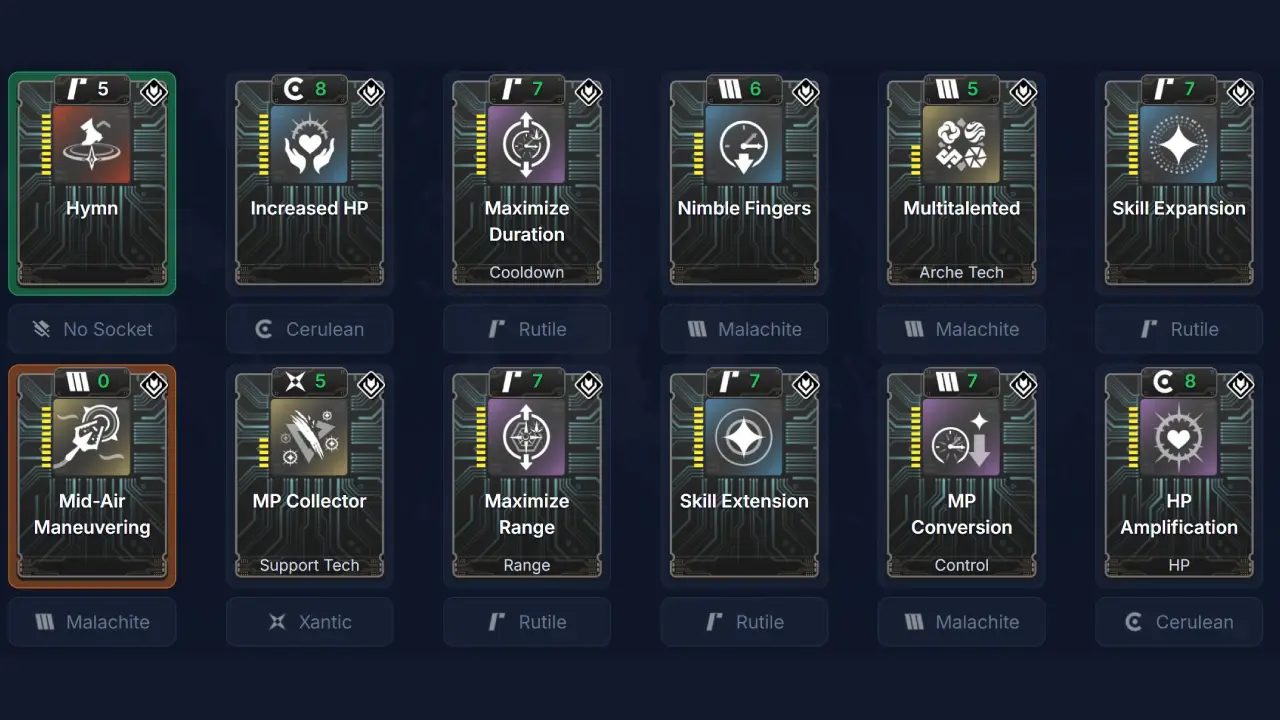
Task: Select the Maximize Duration cooldown icon
Action: click(527, 145)
